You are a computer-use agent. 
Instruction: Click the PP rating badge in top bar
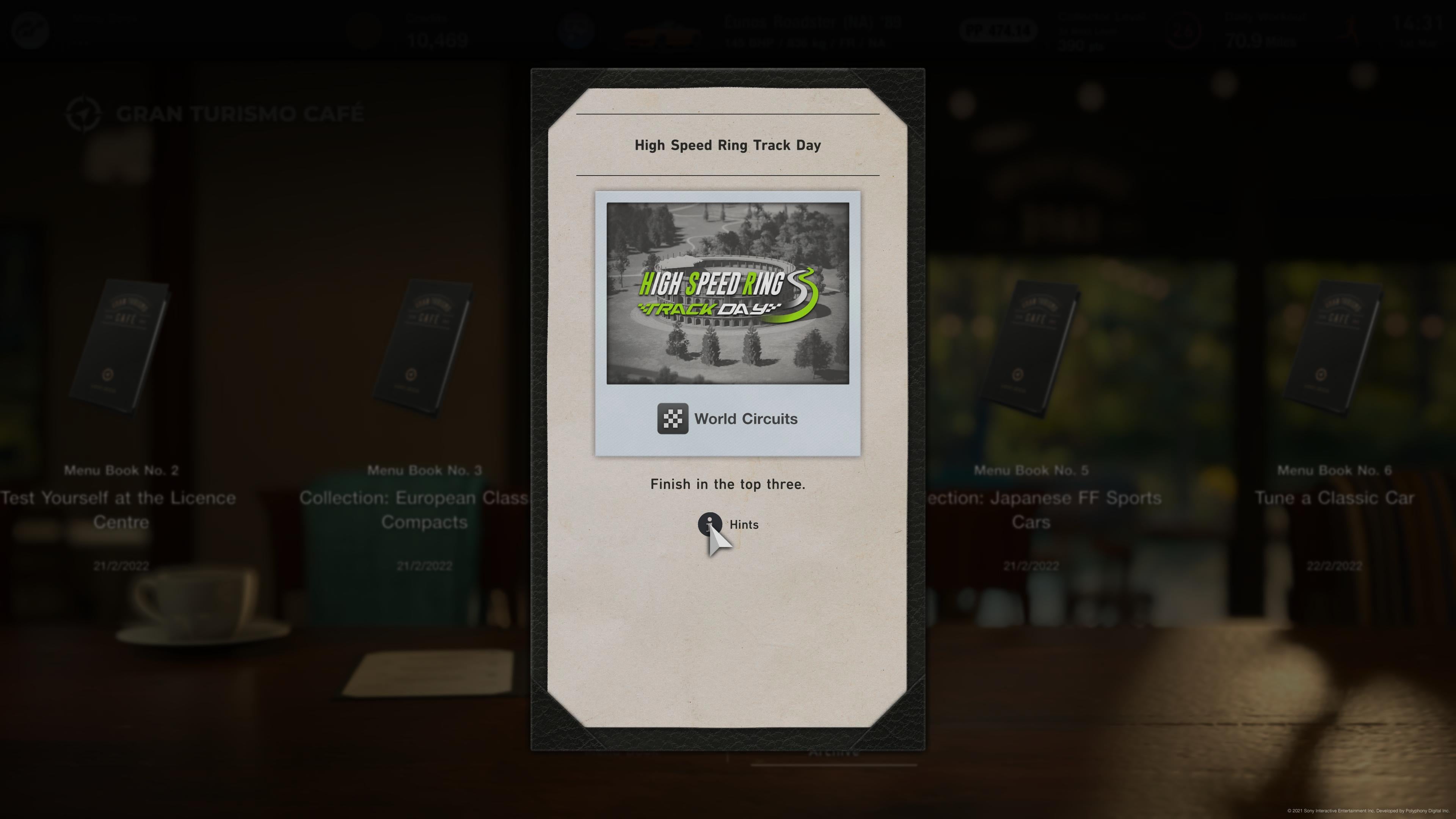(x=998, y=30)
